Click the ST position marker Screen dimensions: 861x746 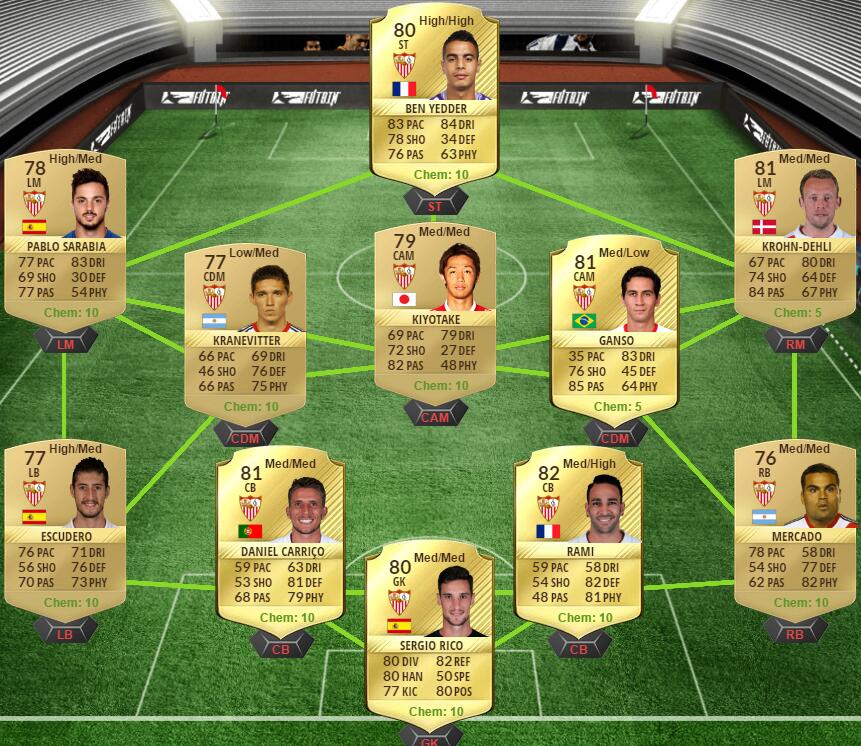(x=434, y=206)
